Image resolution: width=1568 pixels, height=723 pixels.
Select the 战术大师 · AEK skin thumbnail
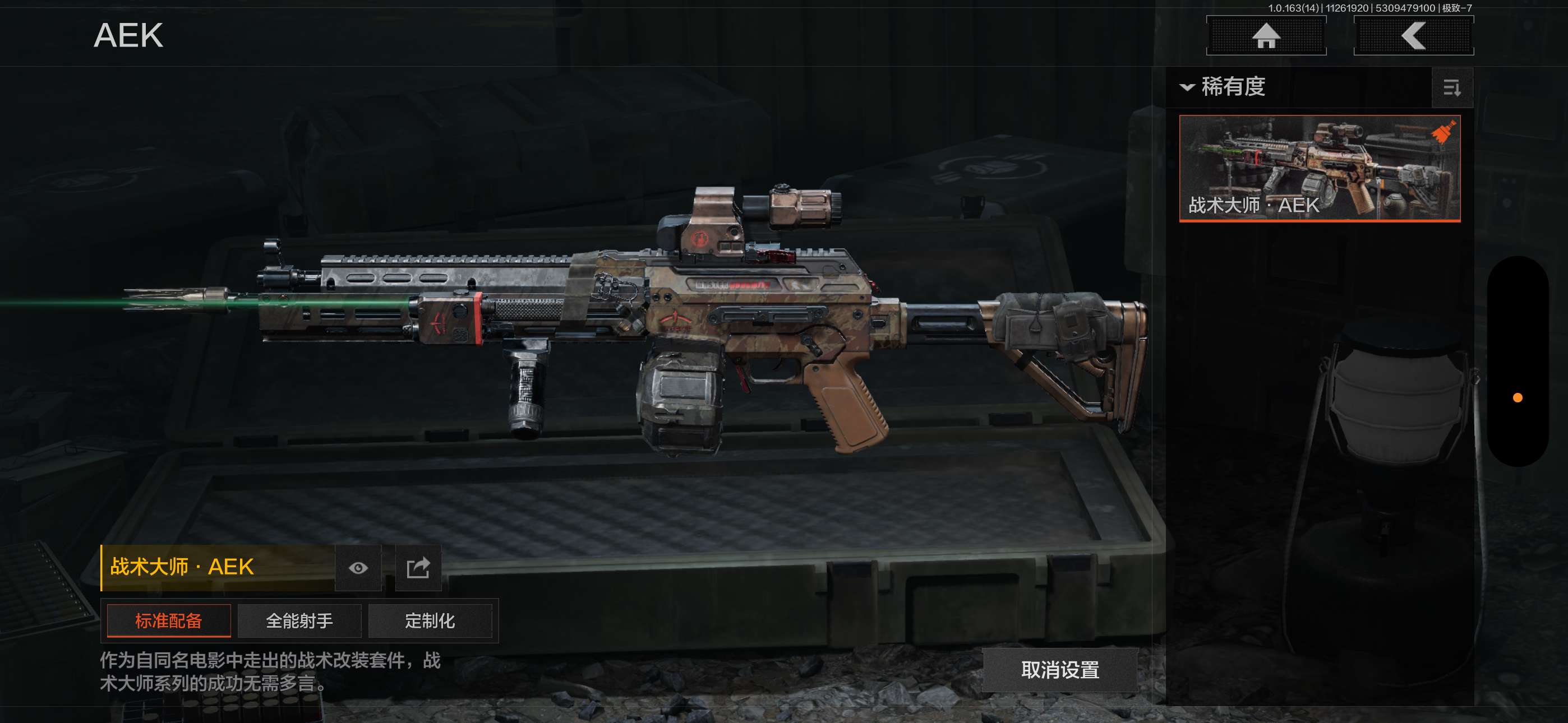[1319, 168]
